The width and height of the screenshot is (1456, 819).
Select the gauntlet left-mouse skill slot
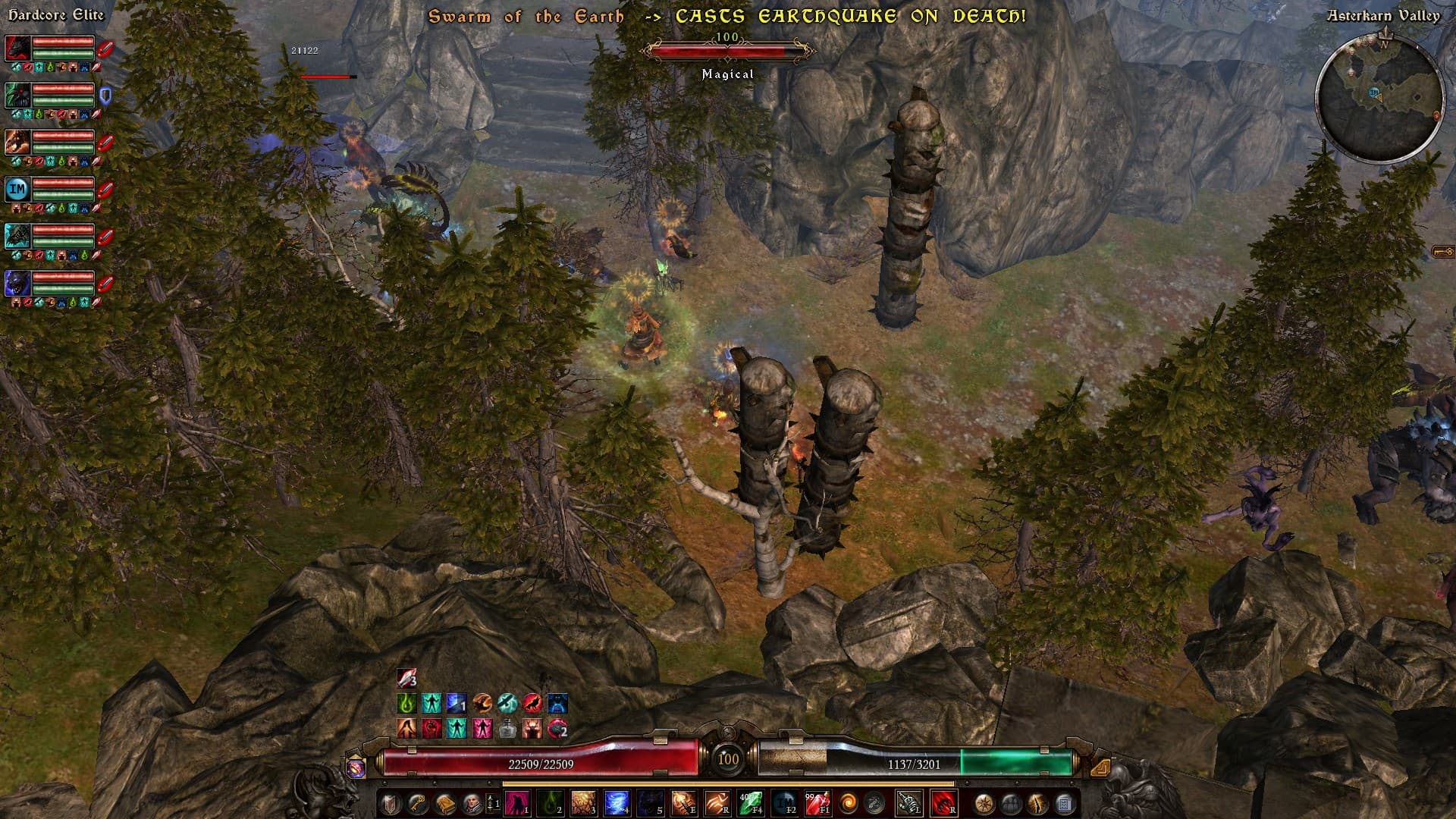click(908, 802)
